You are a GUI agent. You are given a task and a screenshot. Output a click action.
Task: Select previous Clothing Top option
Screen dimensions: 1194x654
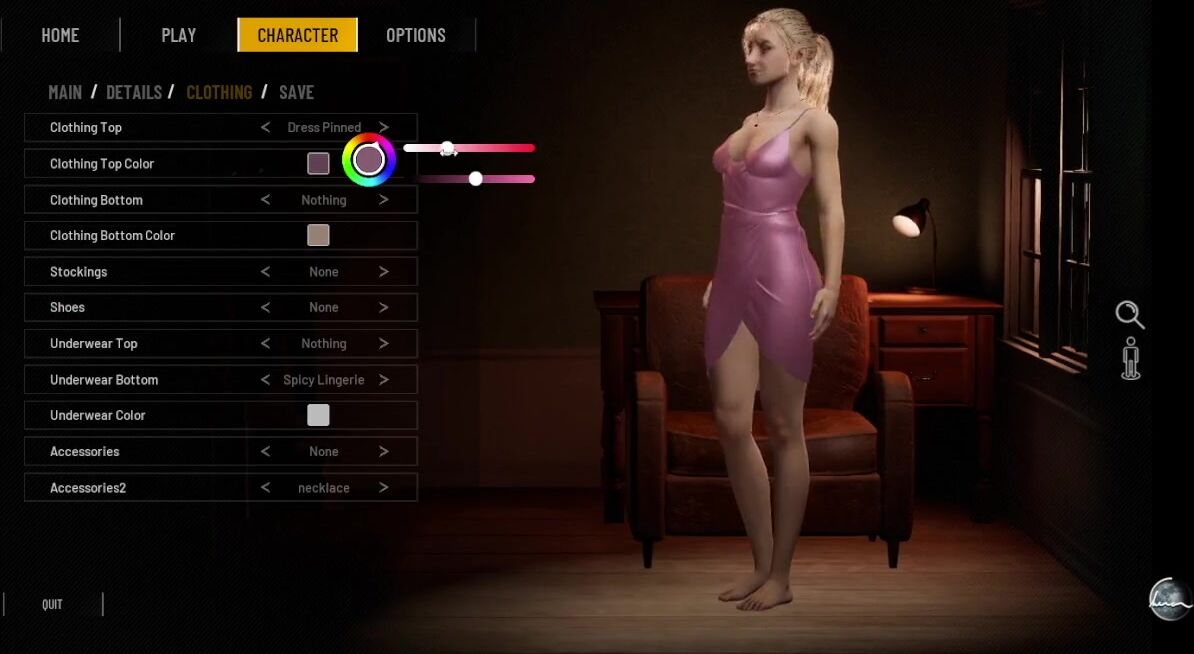click(265, 127)
